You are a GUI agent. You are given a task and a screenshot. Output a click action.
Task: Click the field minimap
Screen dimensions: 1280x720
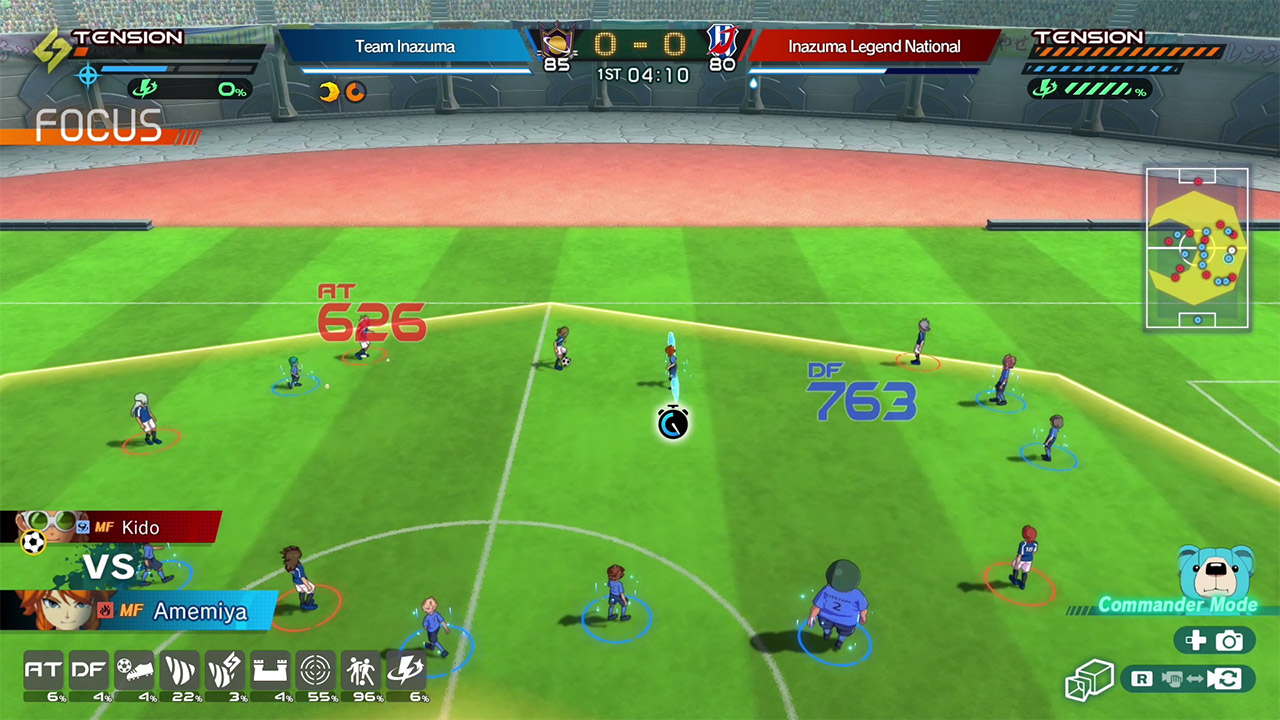(x=1197, y=248)
